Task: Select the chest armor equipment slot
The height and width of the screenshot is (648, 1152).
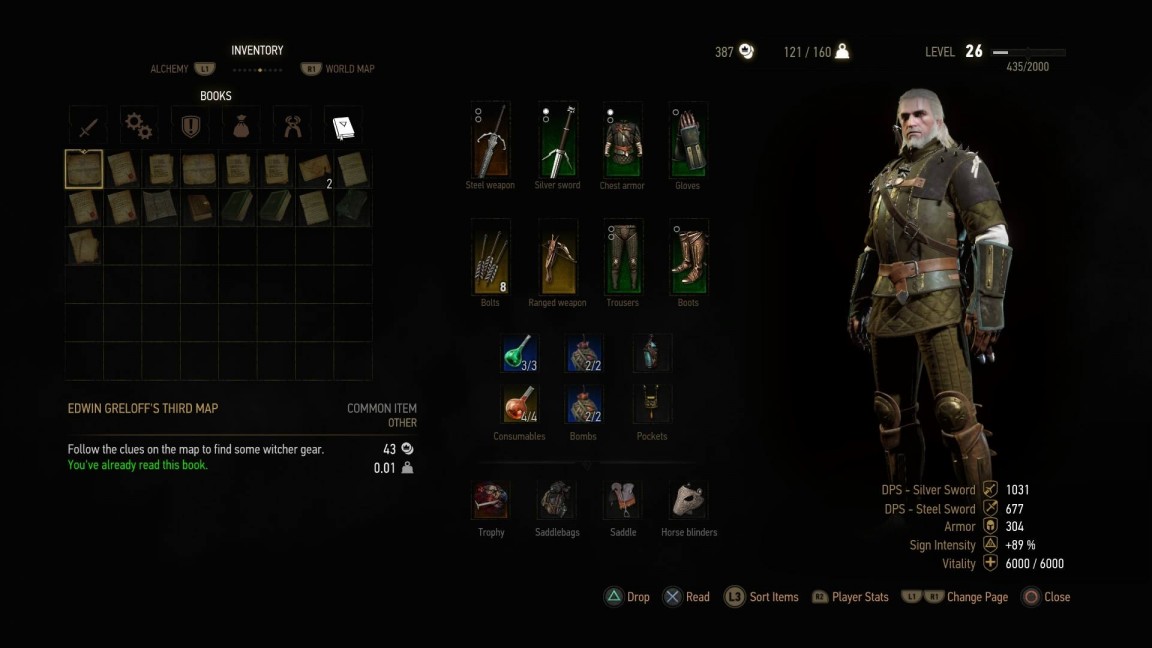Action: pyautogui.click(x=622, y=141)
